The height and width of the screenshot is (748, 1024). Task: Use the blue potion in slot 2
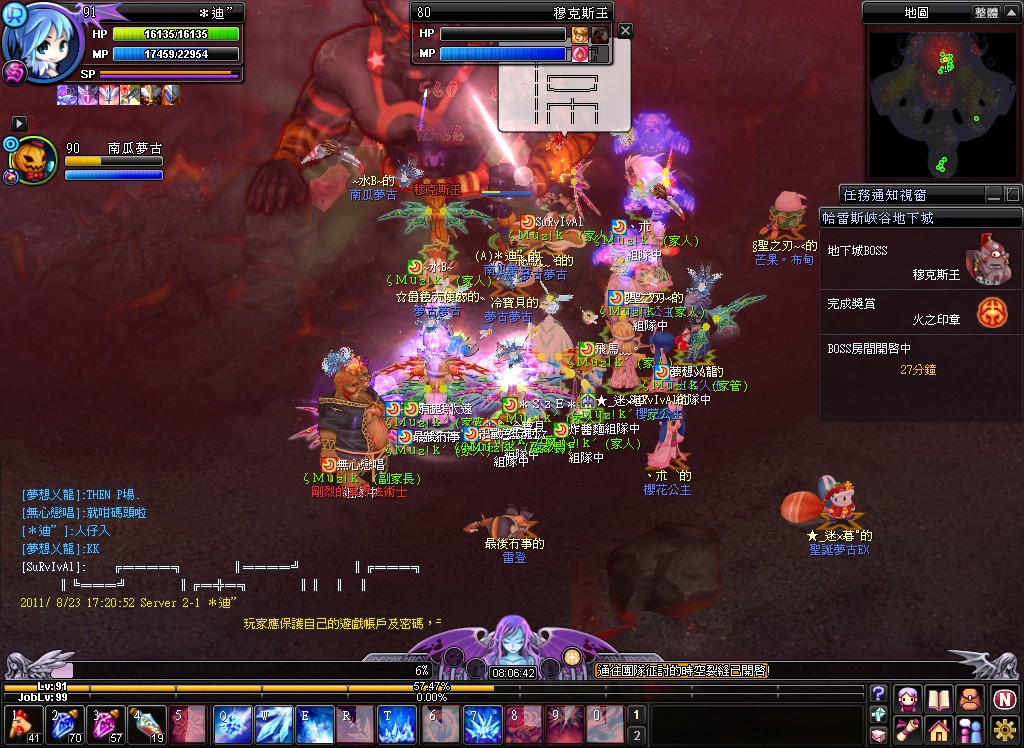[x=61, y=724]
